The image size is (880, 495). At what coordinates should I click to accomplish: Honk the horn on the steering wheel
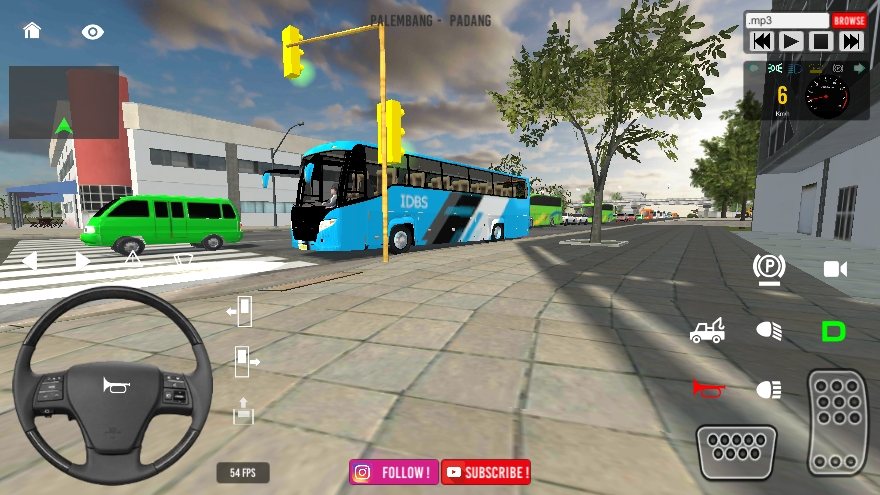[x=112, y=385]
